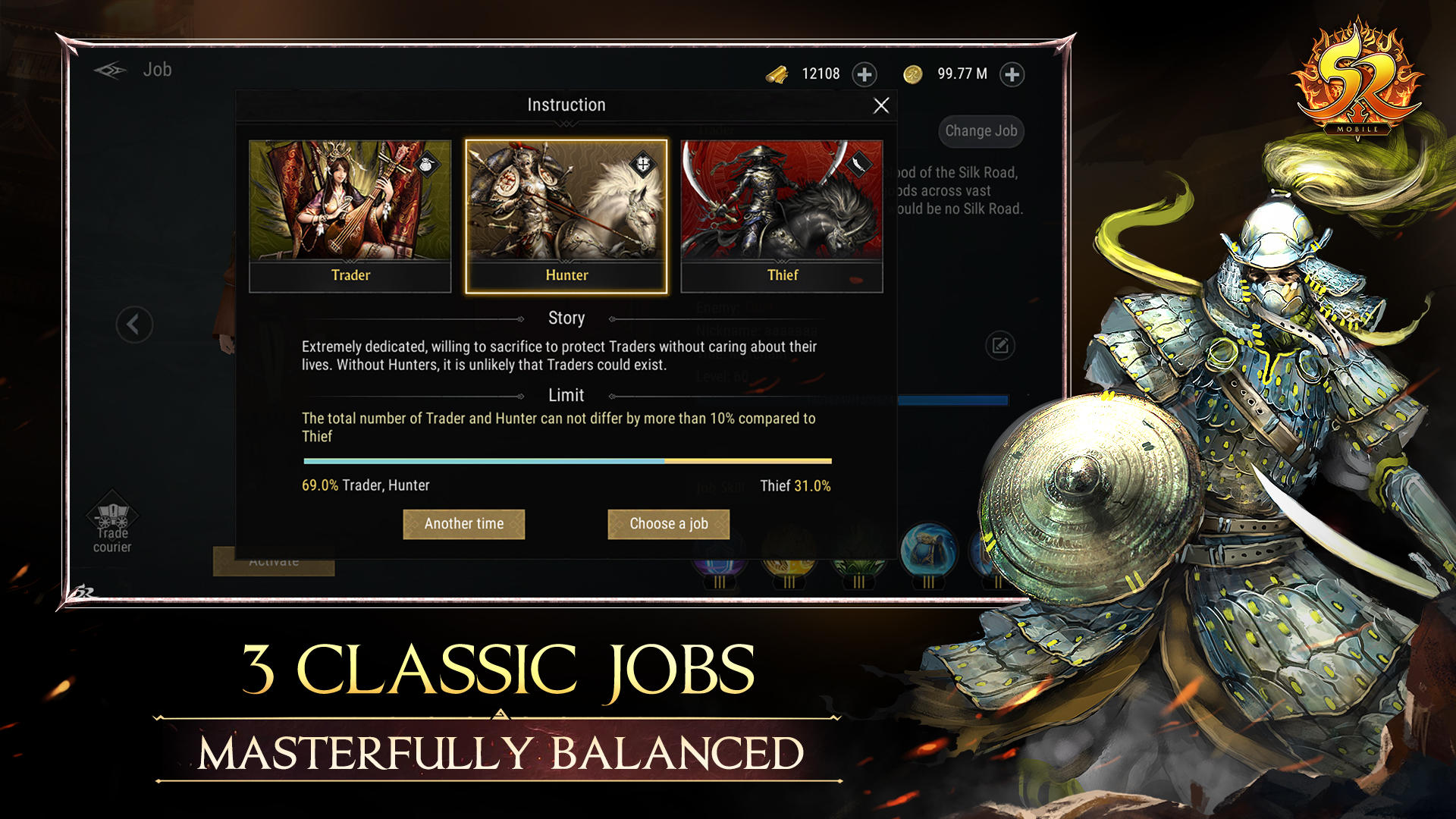
Task: Close the Instruction dialog
Action: tap(880, 105)
